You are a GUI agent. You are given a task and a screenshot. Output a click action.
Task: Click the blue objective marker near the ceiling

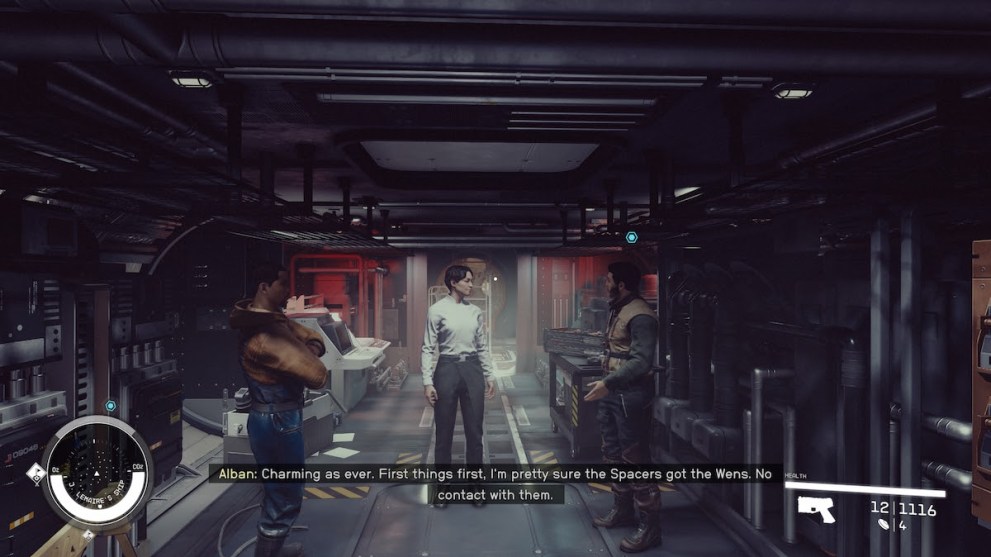631,237
